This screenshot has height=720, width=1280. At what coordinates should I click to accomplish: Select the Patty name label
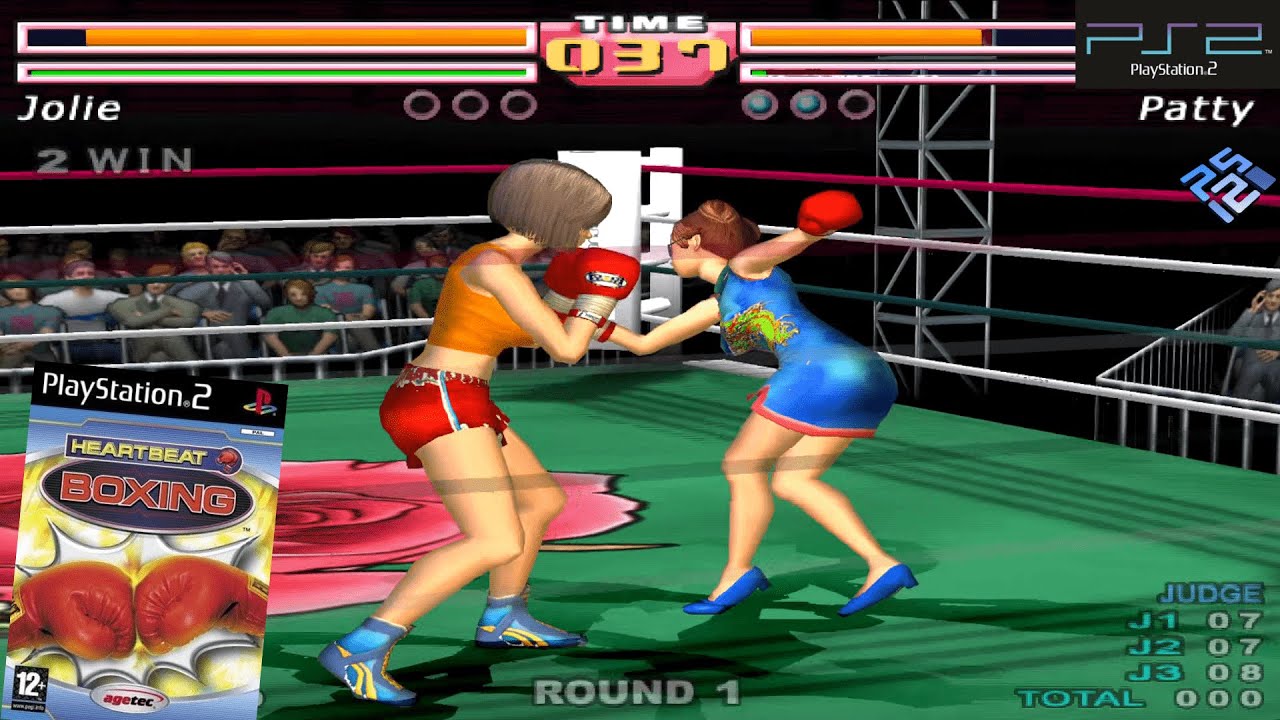click(1196, 109)
